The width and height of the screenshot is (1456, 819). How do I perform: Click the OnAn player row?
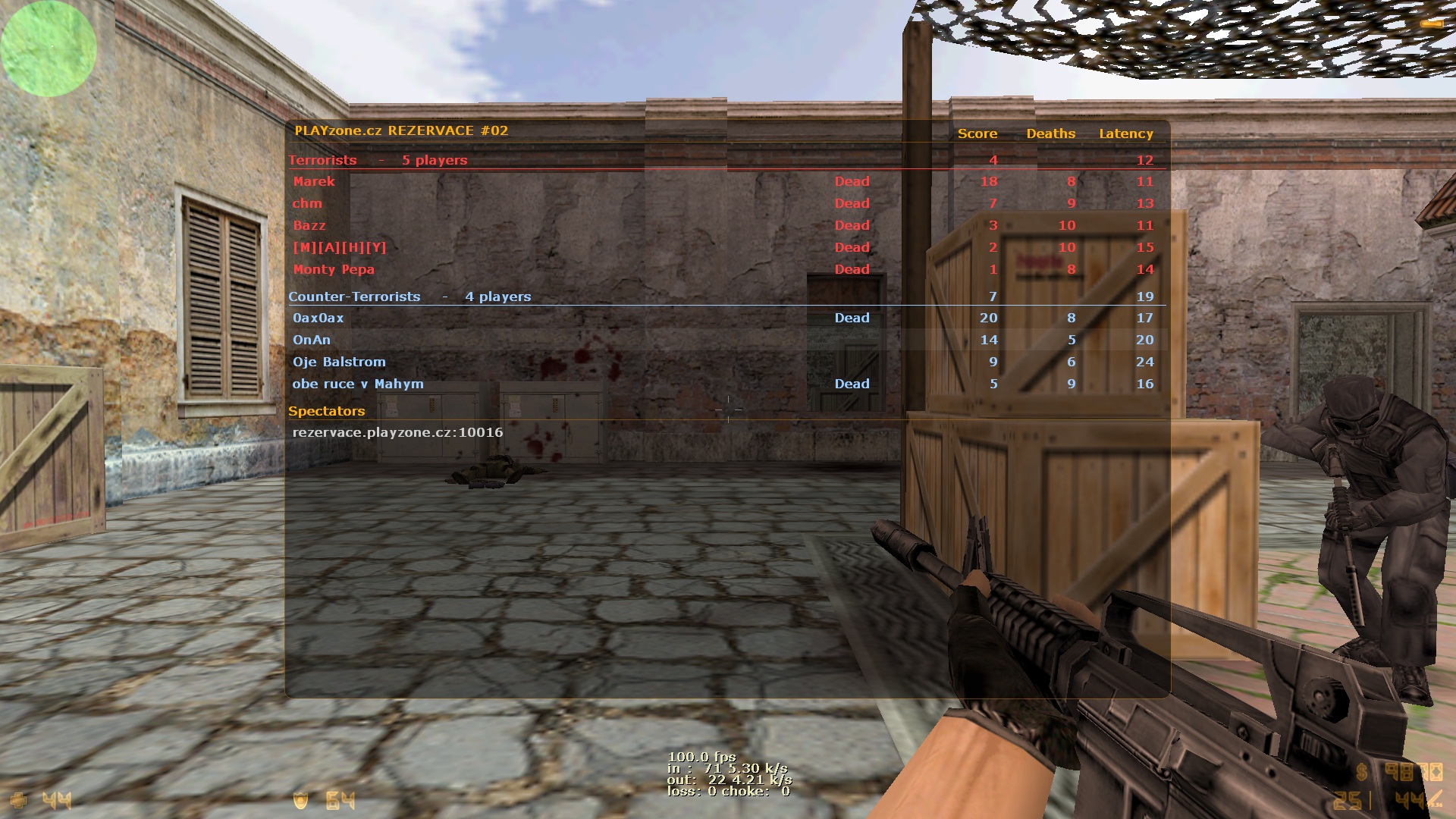312,340
